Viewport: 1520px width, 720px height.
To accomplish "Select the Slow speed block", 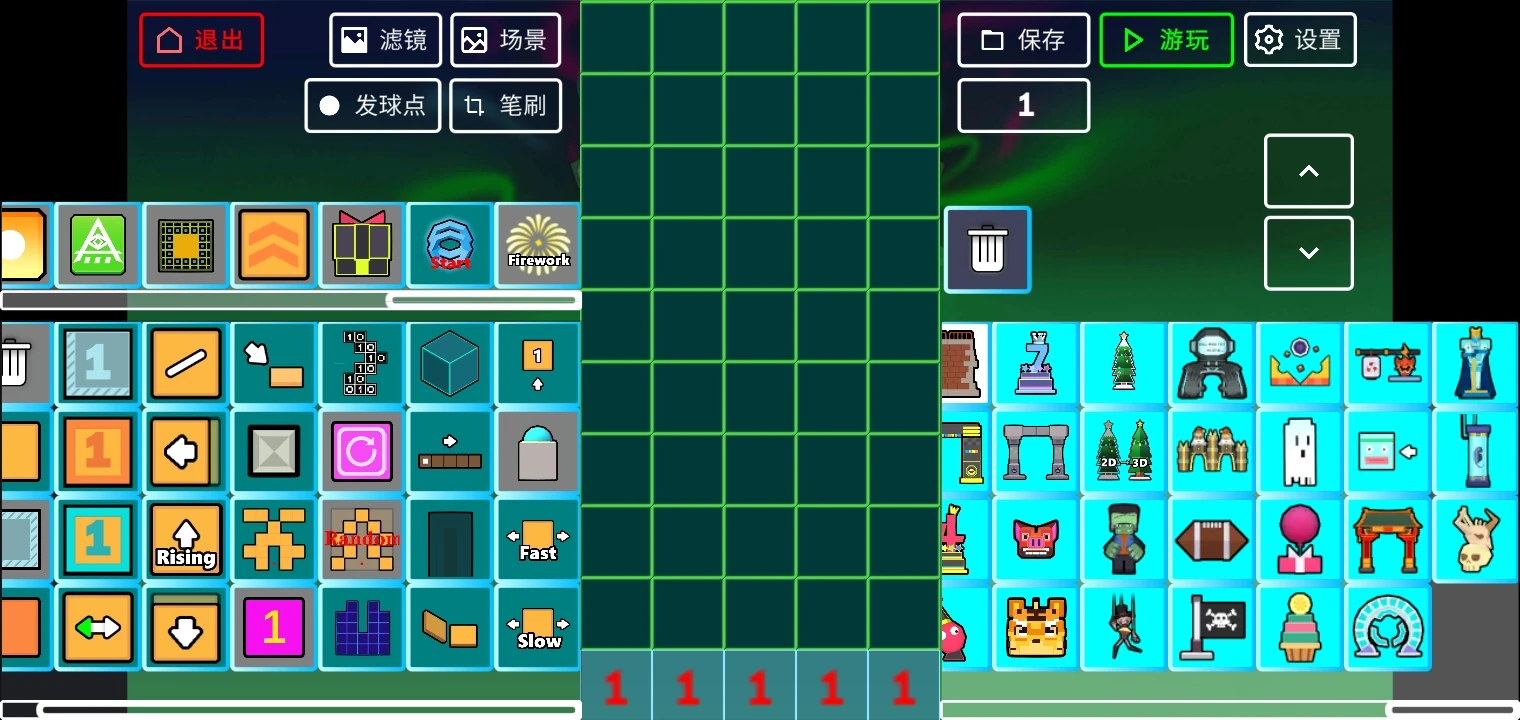I will [x=537, y=627].
